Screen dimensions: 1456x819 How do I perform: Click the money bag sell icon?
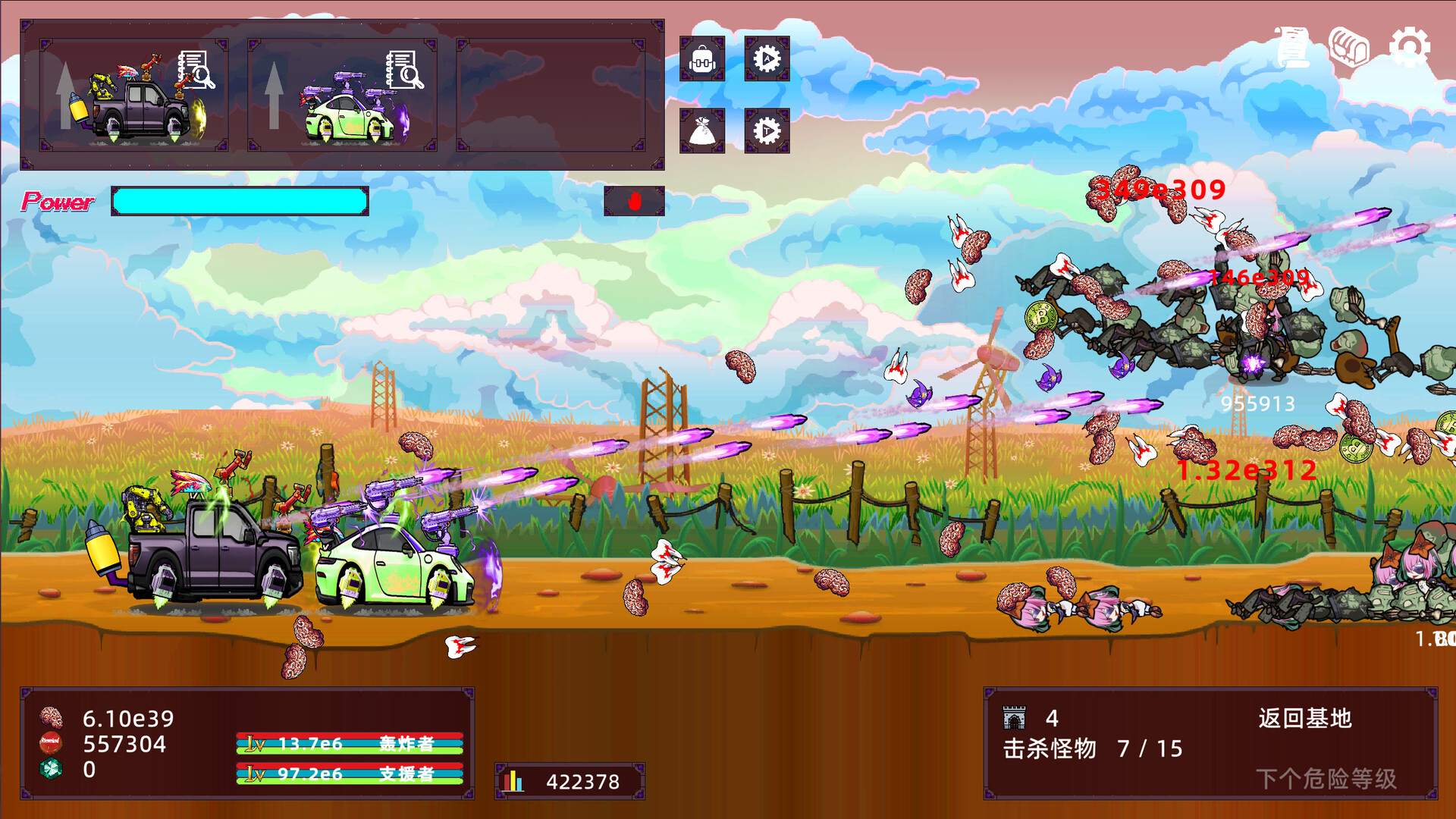click(703, 130)
